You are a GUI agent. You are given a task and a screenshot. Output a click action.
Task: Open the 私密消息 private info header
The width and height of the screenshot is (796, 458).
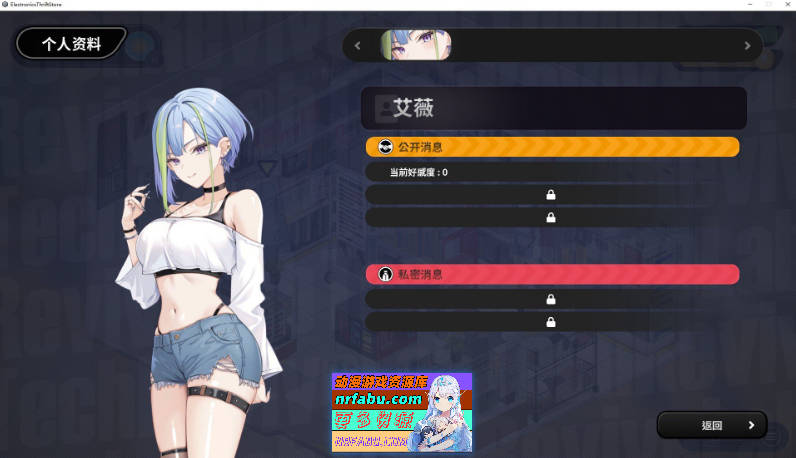(552, 274)
